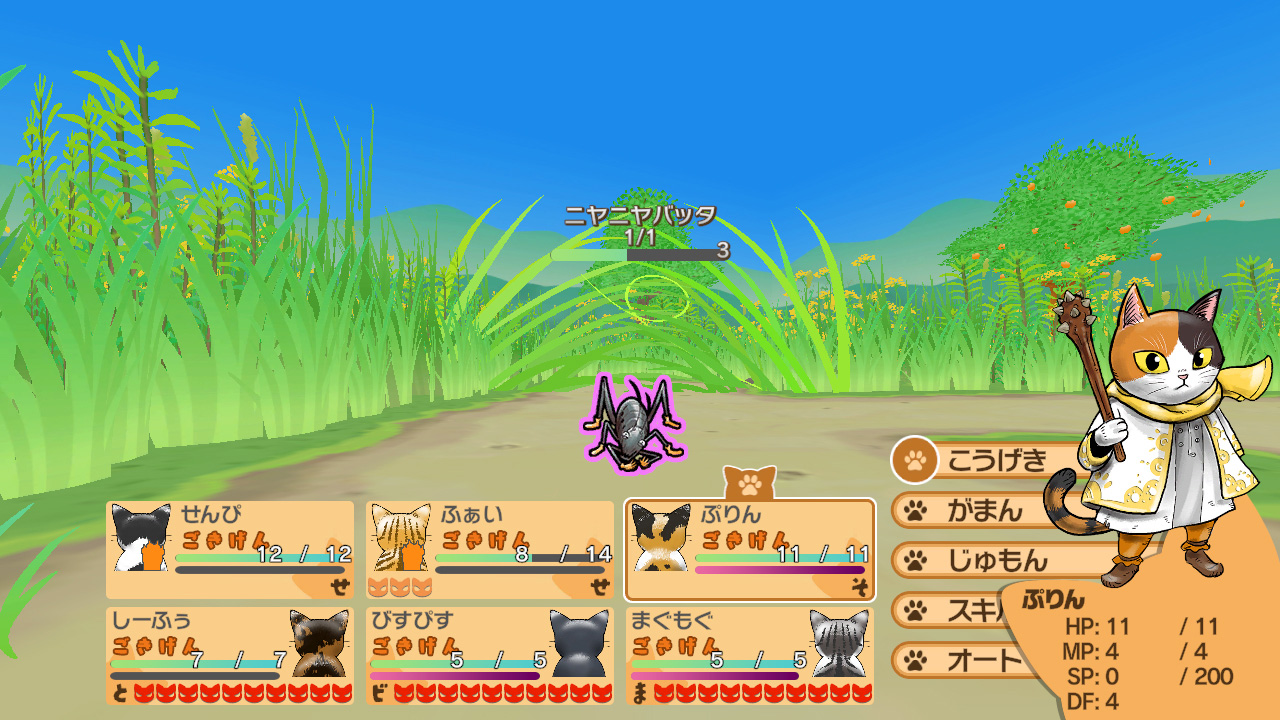Select the まぐもぐ party card
The width and height of the screenshot is (1280, 720).
point(750,655)
